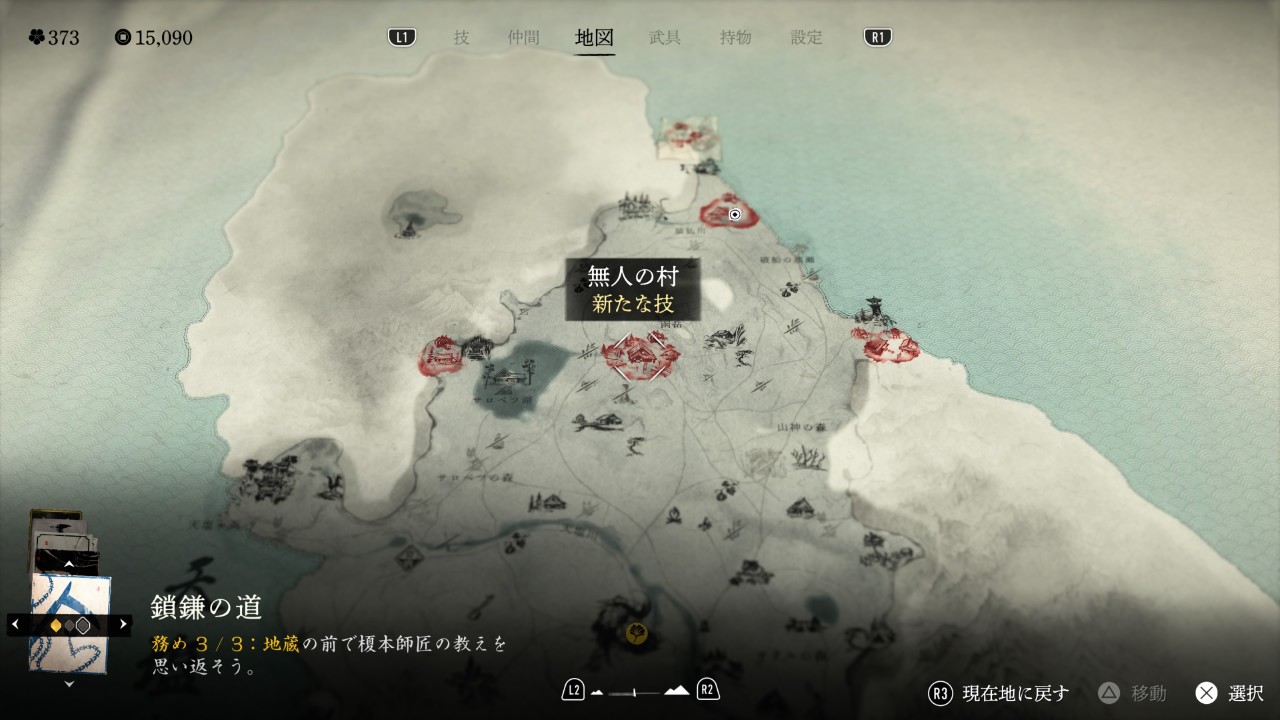The image size is (1280, 720).
Task: Switch to the 技 tab
Action: pyautogui.click(x=461, y=38)
